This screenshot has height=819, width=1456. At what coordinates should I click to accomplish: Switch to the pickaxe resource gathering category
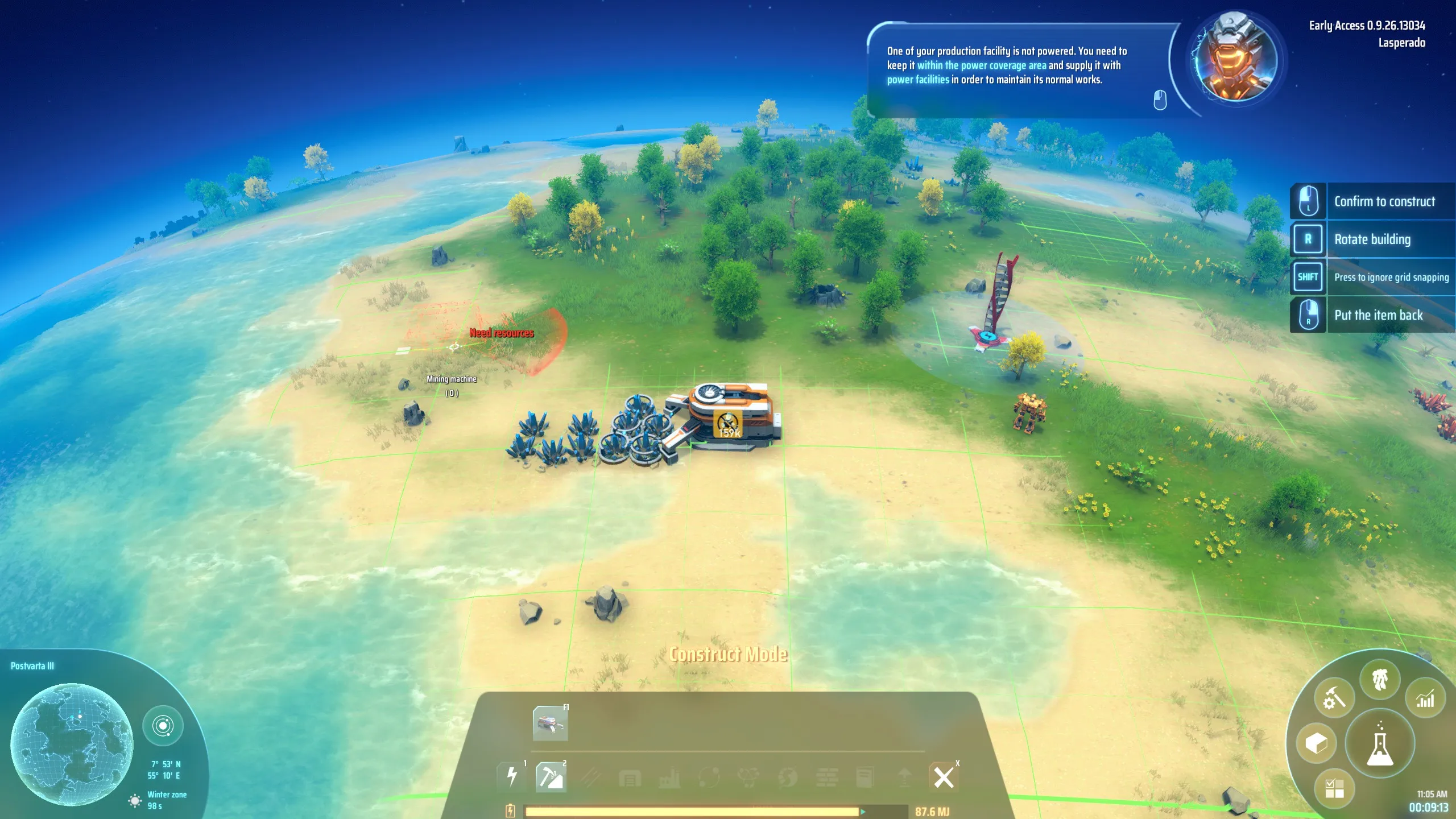551,776
